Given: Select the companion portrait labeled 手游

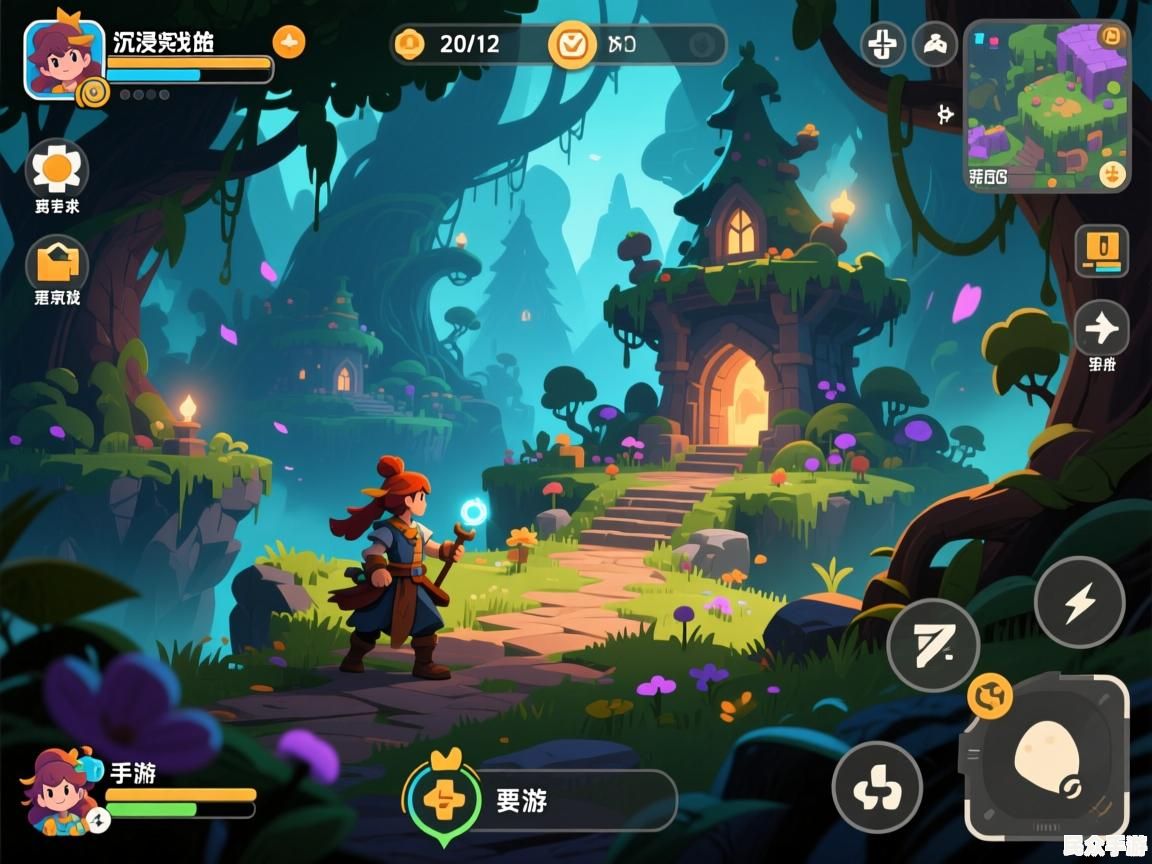Looking at the screenshot, I should (x=60, y=790).
